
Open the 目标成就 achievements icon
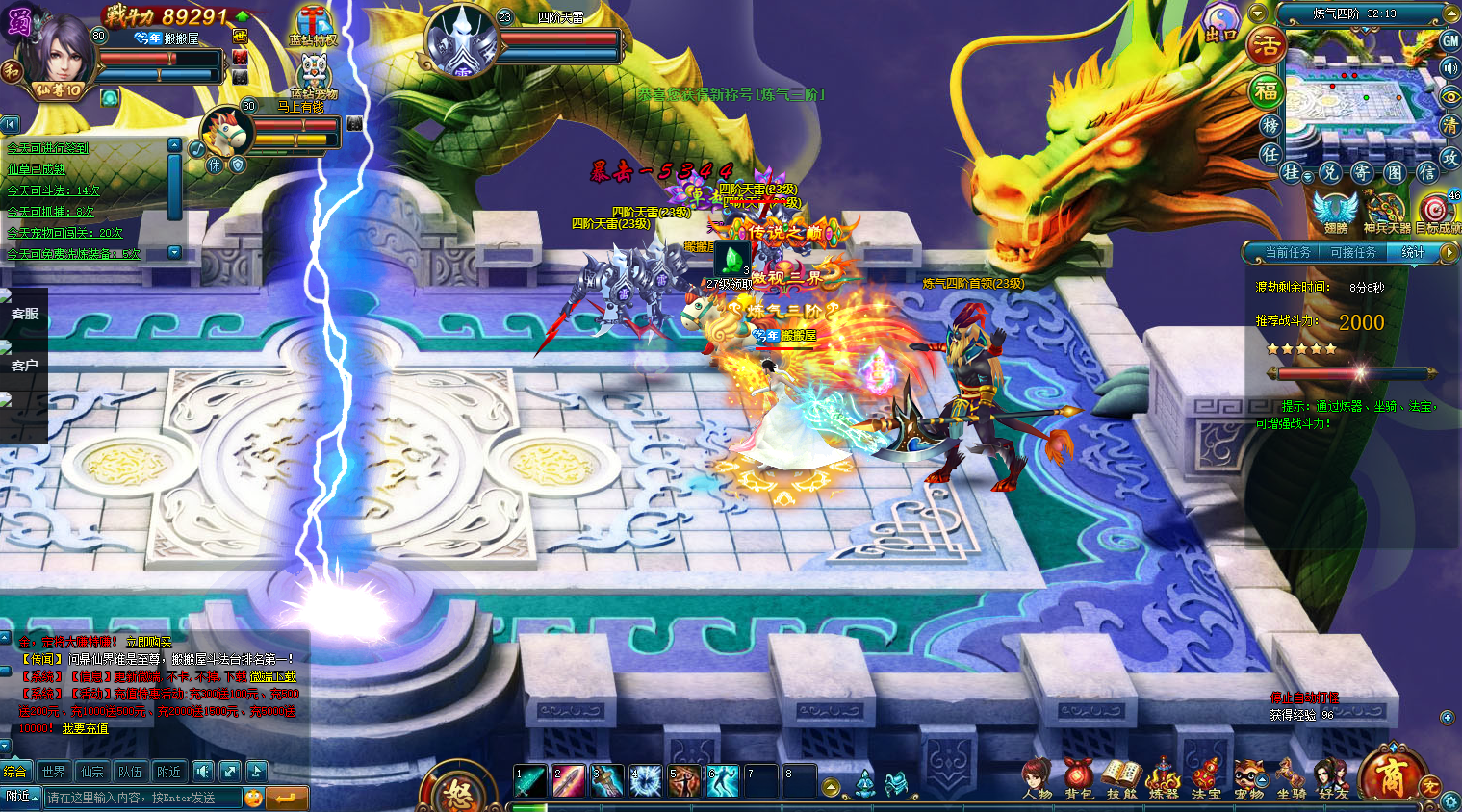1438,212
